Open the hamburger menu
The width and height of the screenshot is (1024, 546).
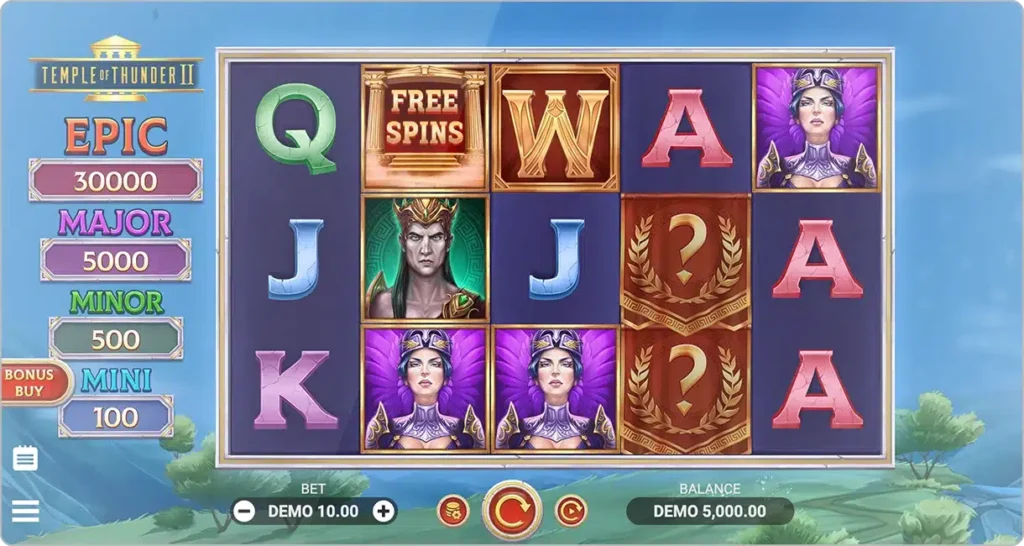point(25,511)
